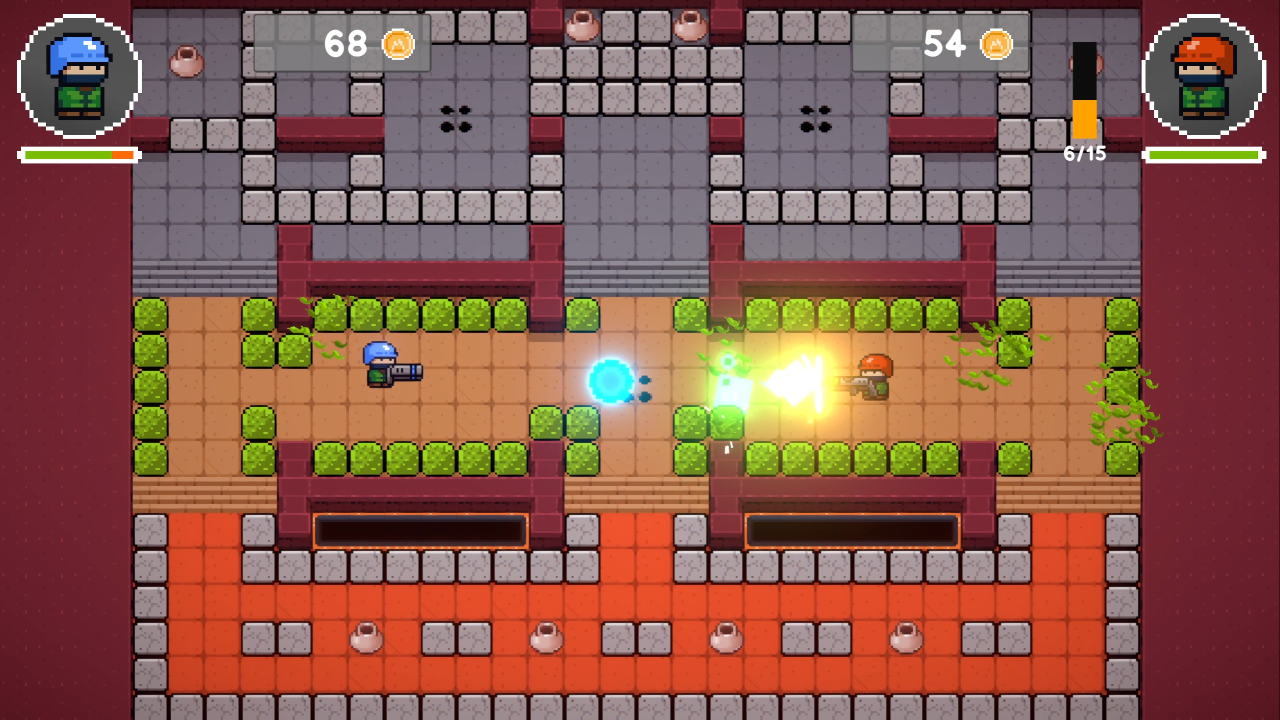Click the green vines on the right wall
This screenshot has height=720, width=1280.
pyautogui.click(x=1120, y=420)
